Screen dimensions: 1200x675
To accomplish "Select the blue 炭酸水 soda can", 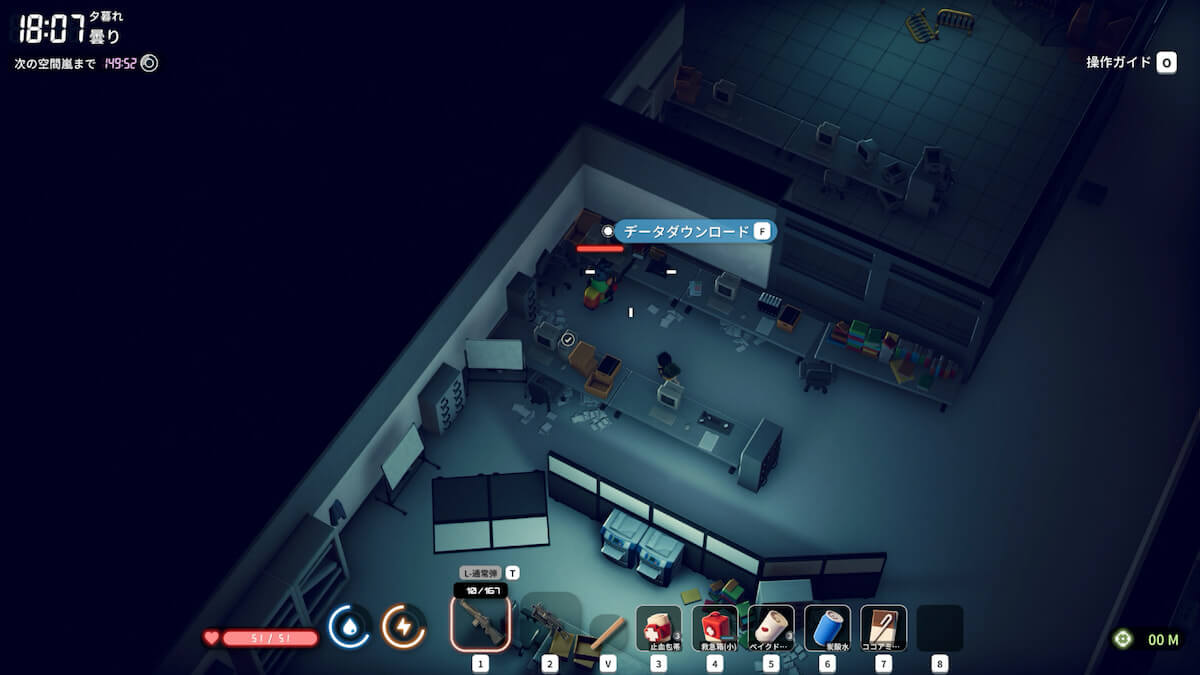I will pyautogui.click(x=827, y=627).
